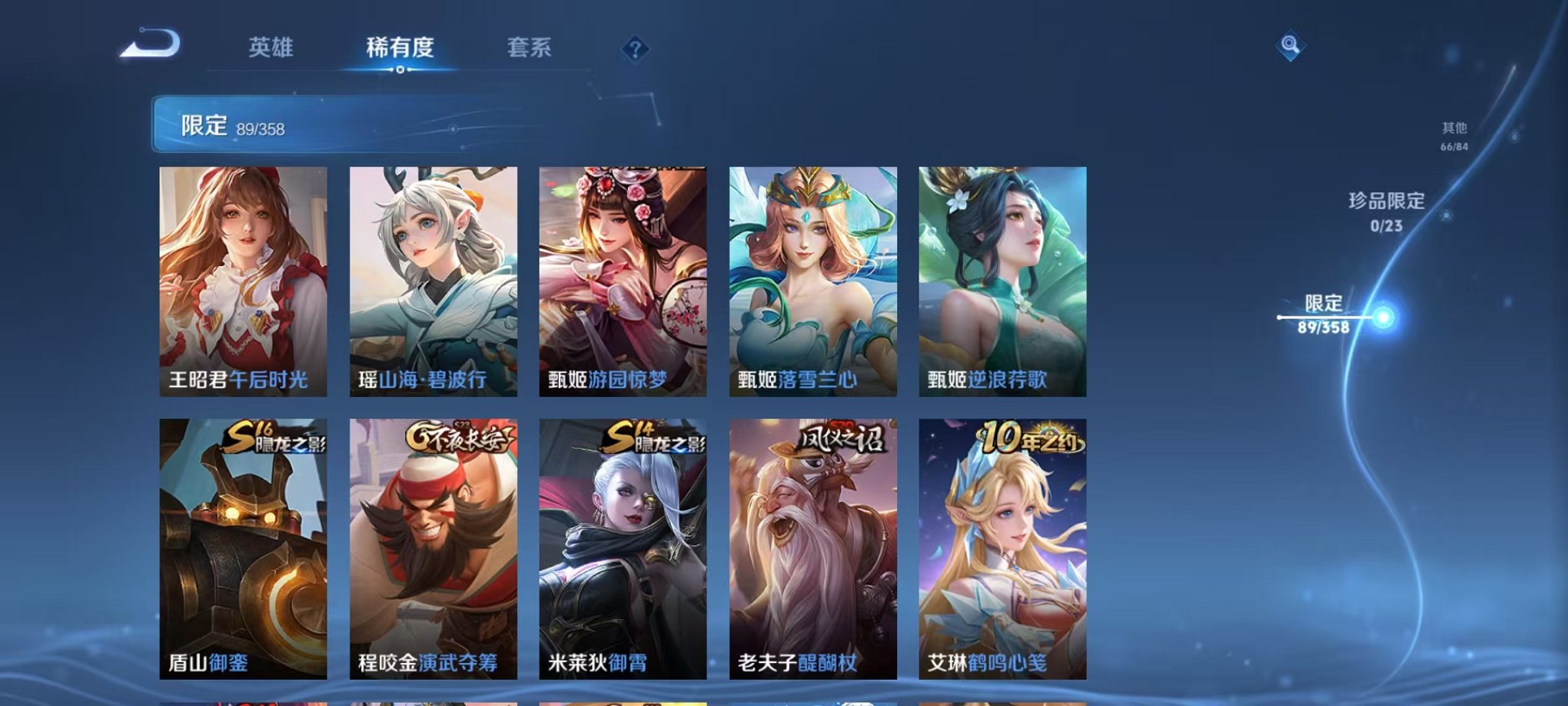
Task: Switch to the 英雄 tab
Action: pyautogui.click(x=269, y=48)
